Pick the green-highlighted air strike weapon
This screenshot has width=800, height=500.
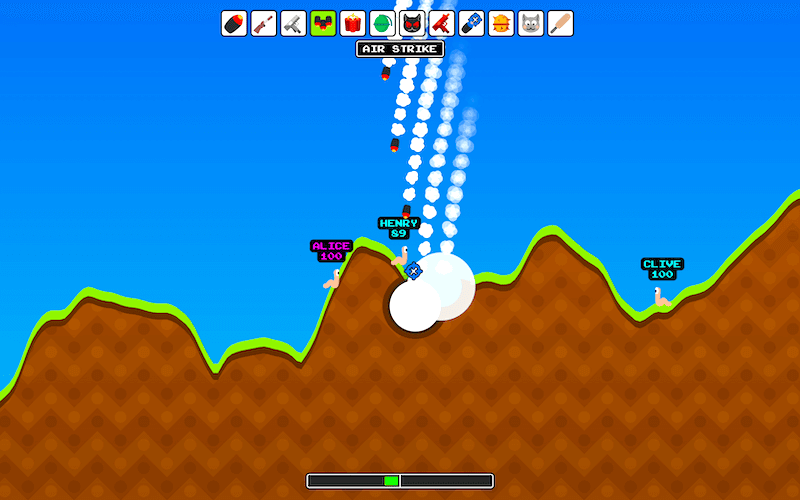coord(323,23)
